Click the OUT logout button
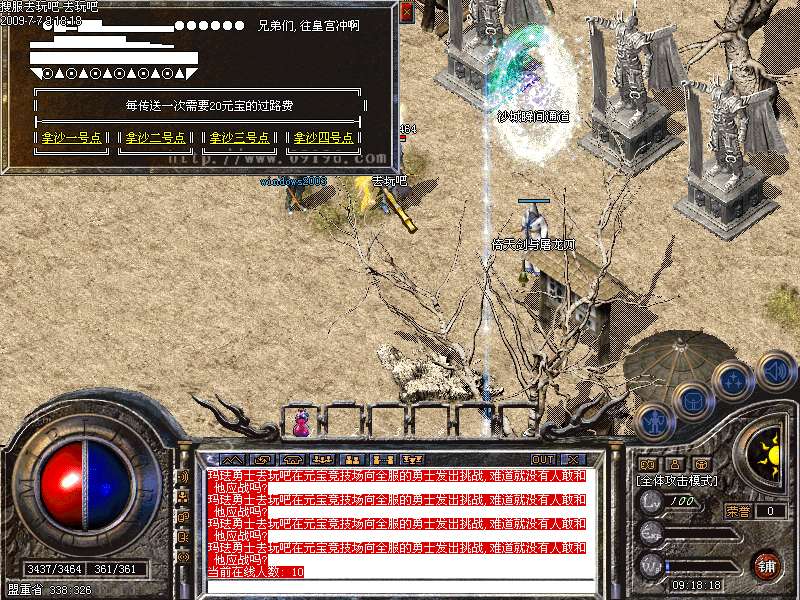800x600 pixels. [543, 460]
